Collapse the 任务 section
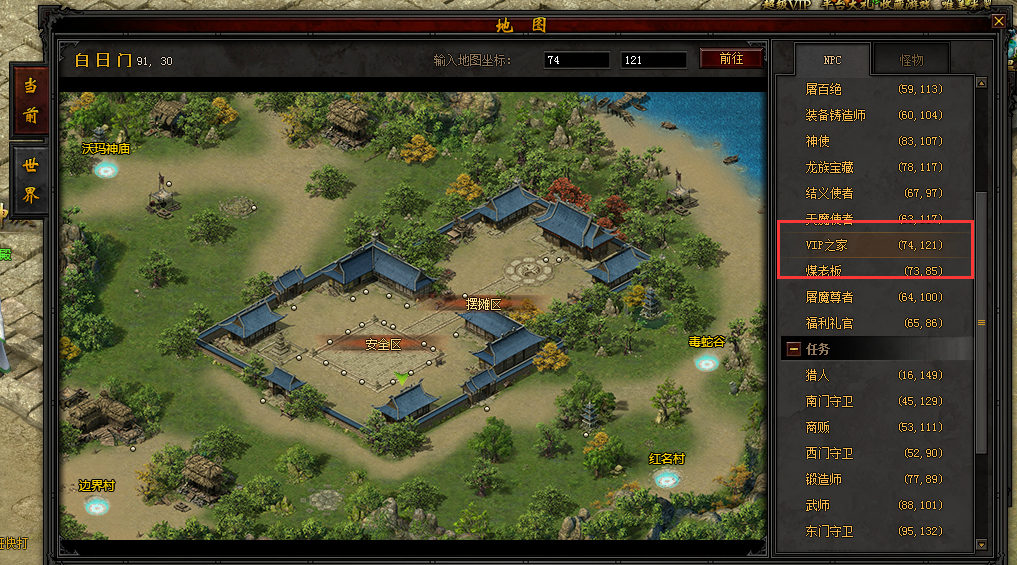Viewport: 1017px width, 565px height. click(794, 350)
